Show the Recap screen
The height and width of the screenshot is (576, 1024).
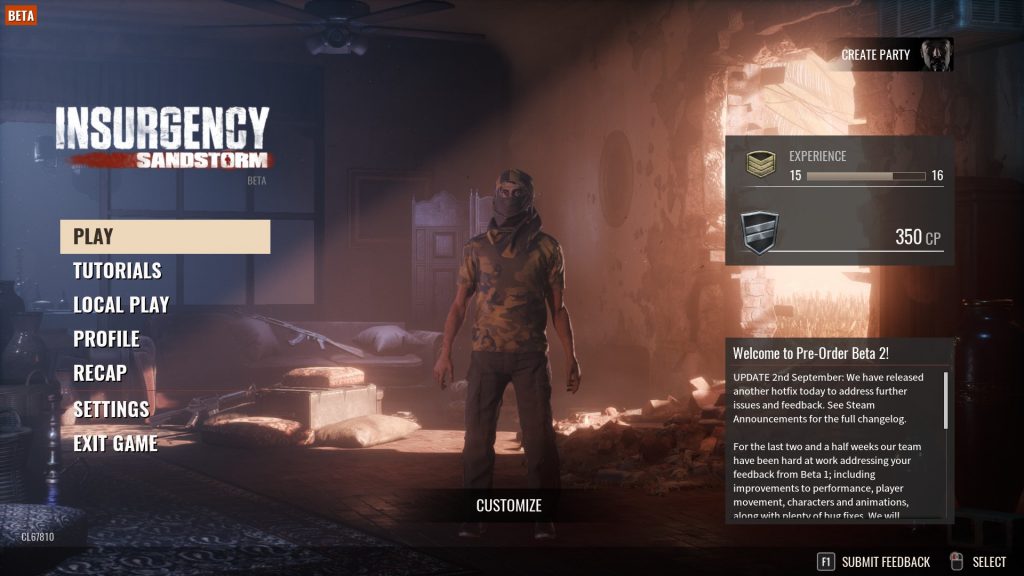coord(100,373)
